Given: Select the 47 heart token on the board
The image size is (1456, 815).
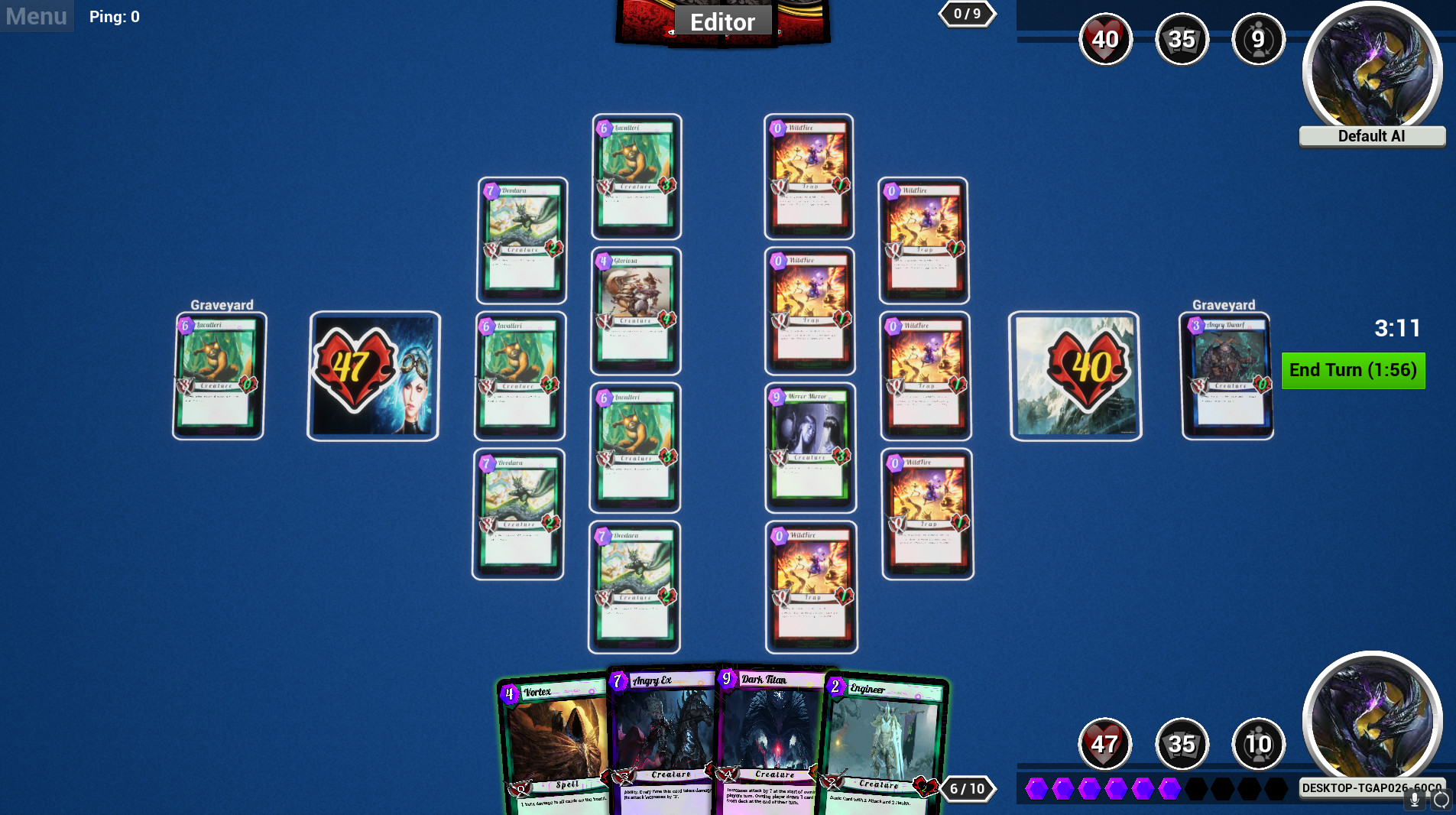Looking at the screenshot, I should pos(373,375).
